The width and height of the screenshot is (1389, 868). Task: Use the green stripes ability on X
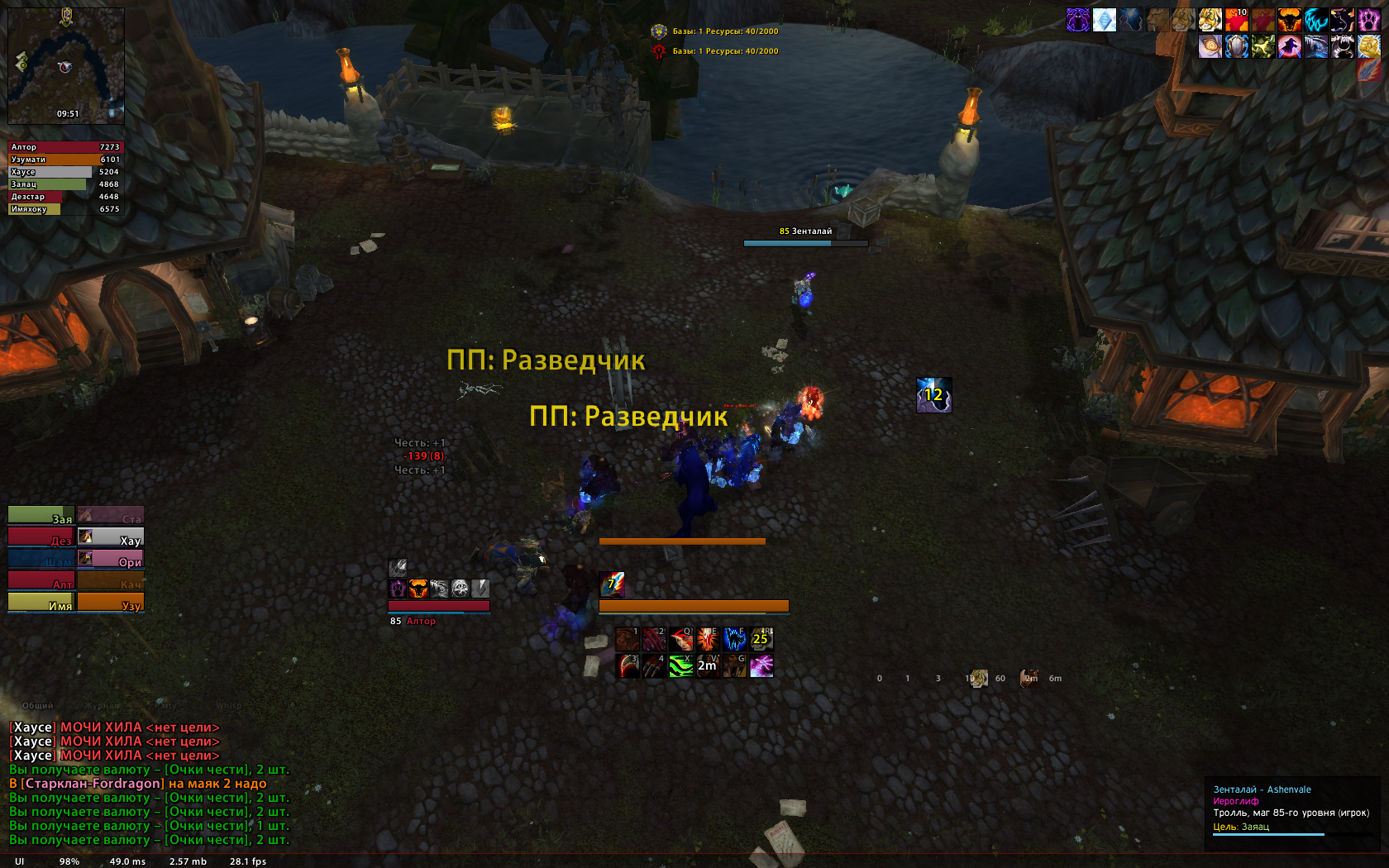tap(681, 665)
